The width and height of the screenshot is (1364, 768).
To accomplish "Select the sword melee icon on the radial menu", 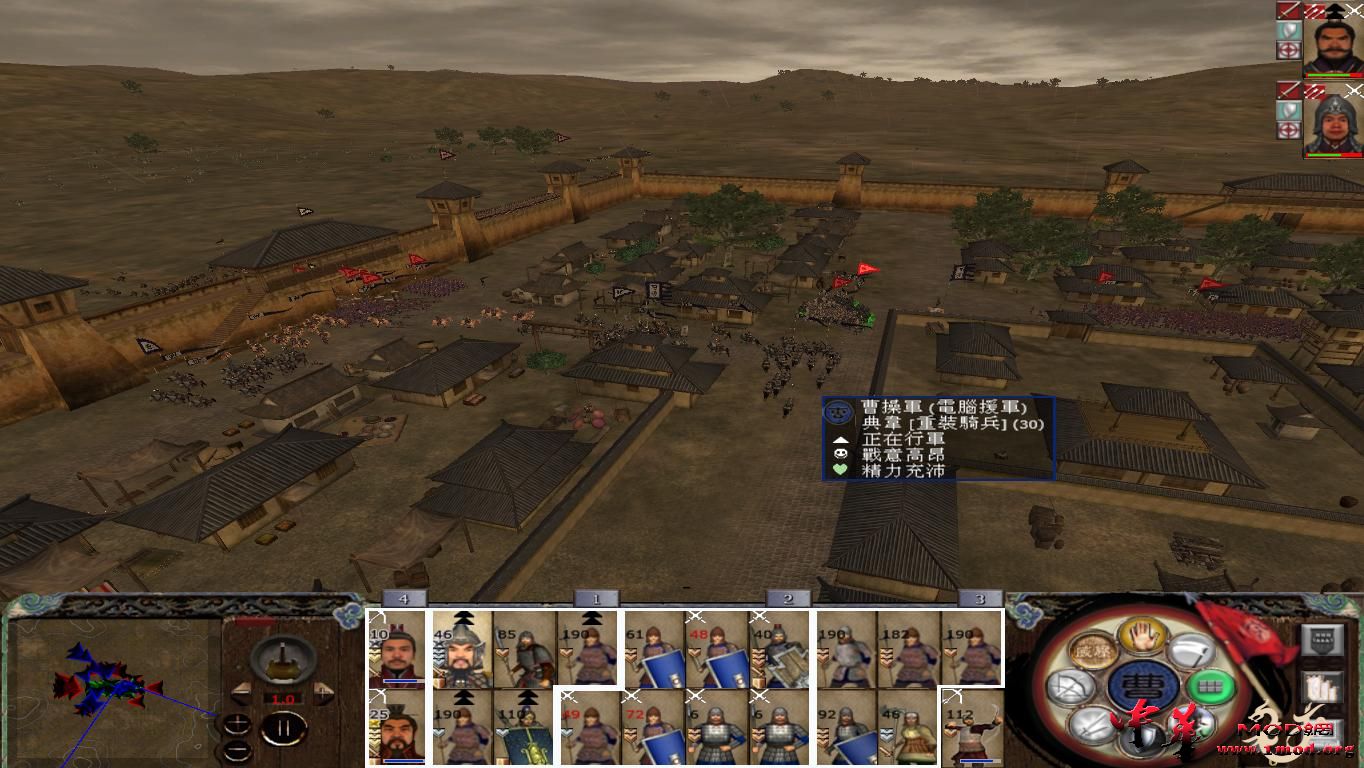I will [1093, 726].
